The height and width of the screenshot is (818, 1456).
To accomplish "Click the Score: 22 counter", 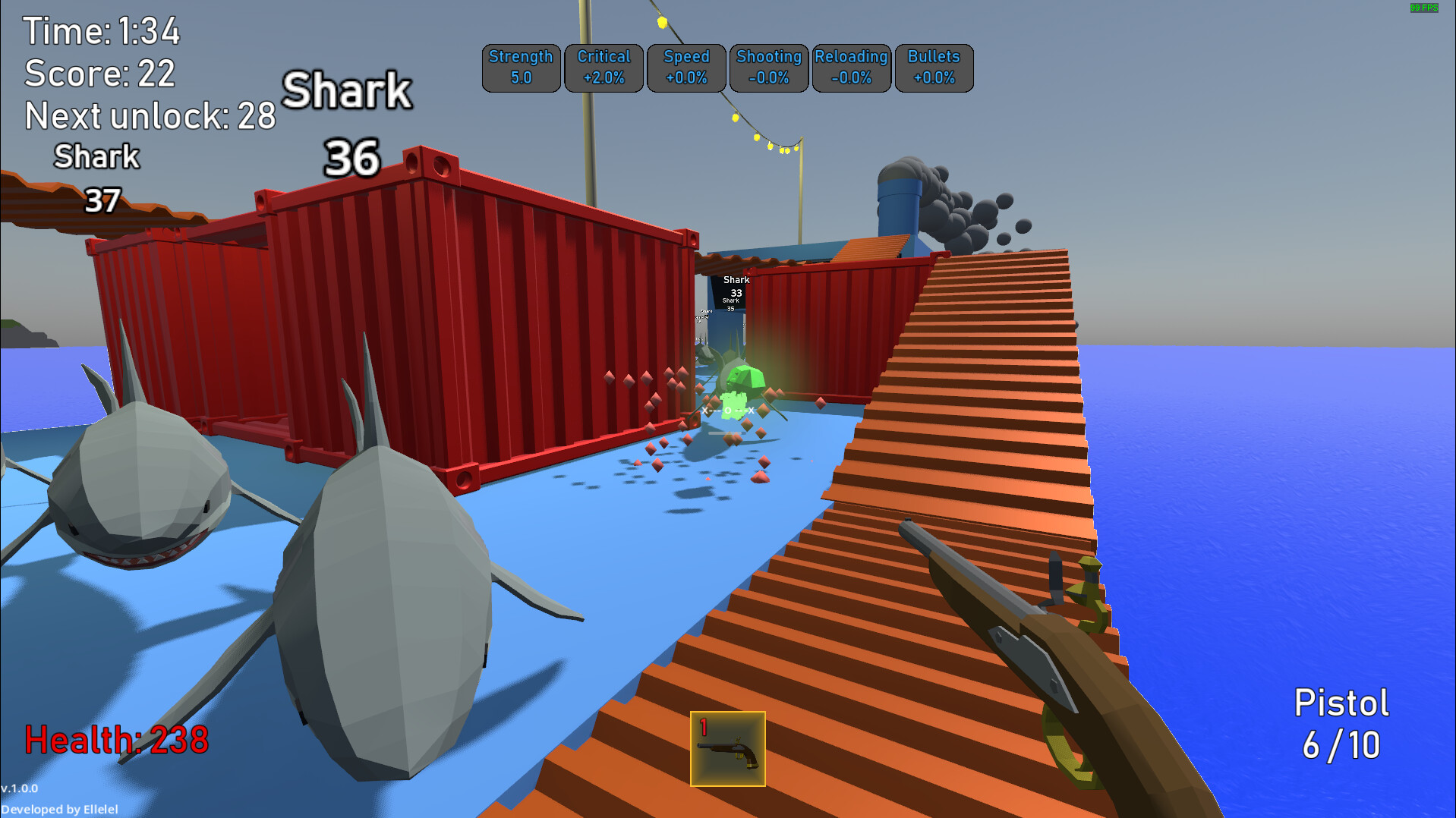I will [99, 74].
